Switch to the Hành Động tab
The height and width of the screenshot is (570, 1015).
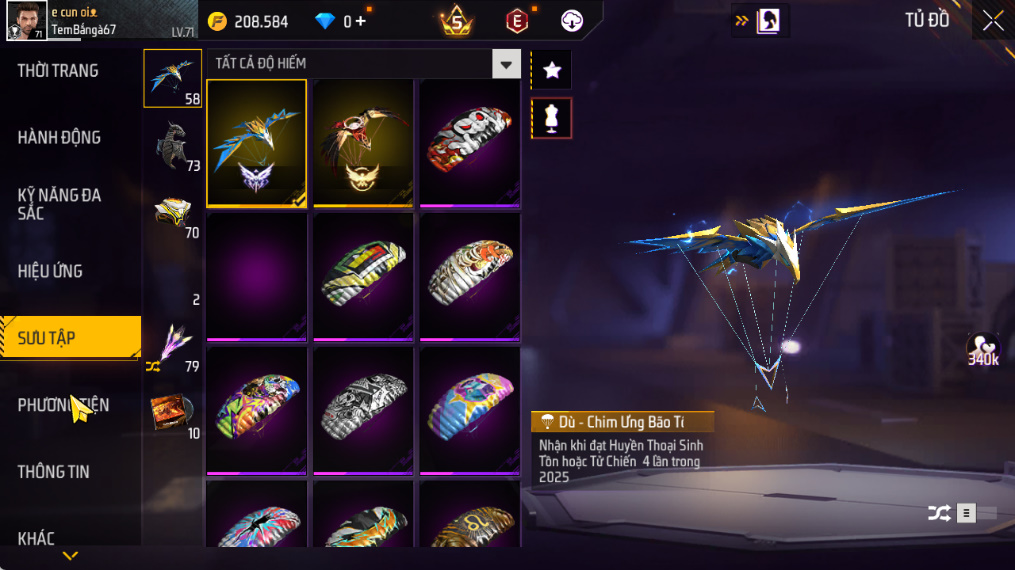(x=59, y=138)
